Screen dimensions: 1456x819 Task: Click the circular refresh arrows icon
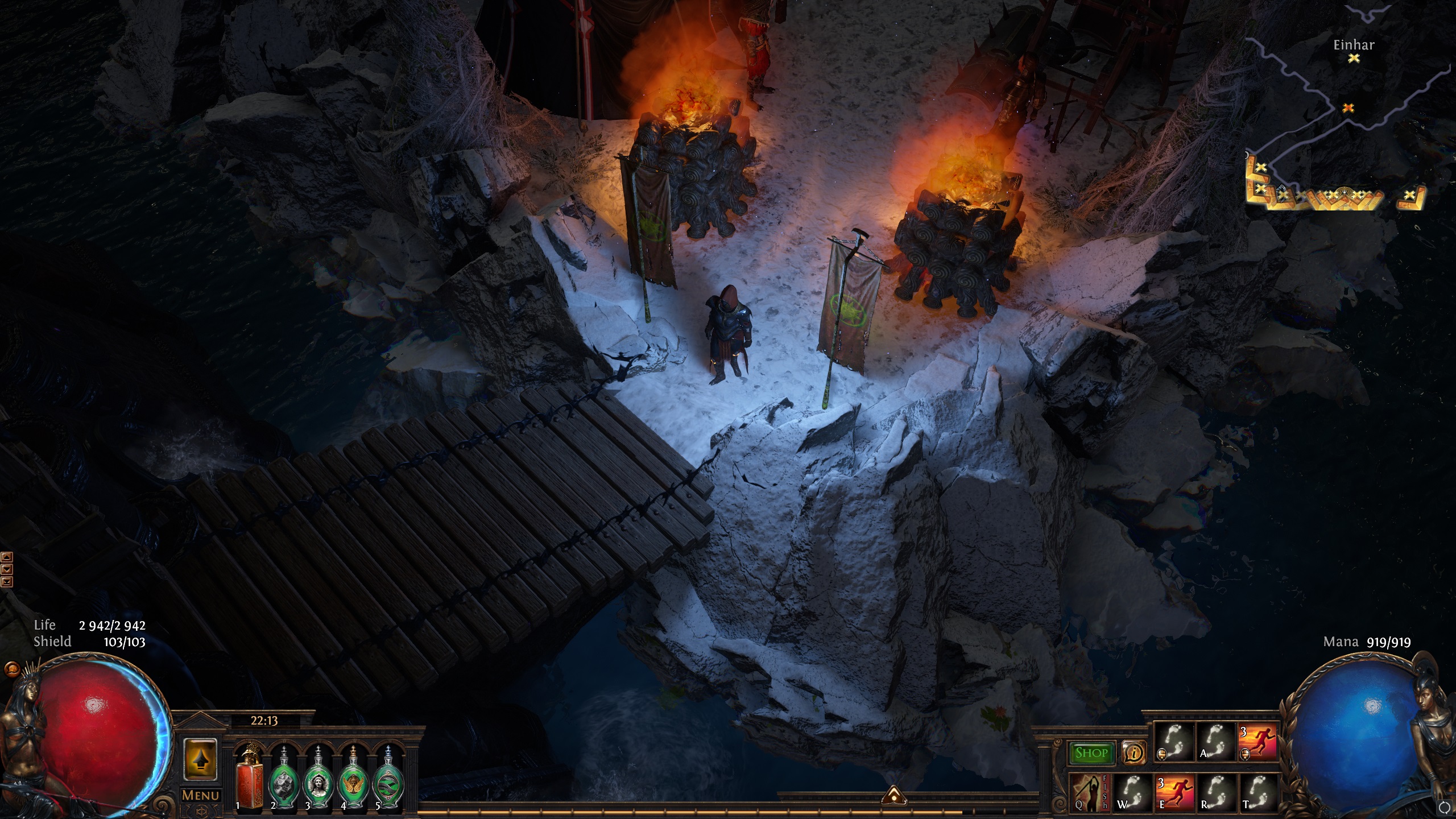click(x=1443, y=807)
